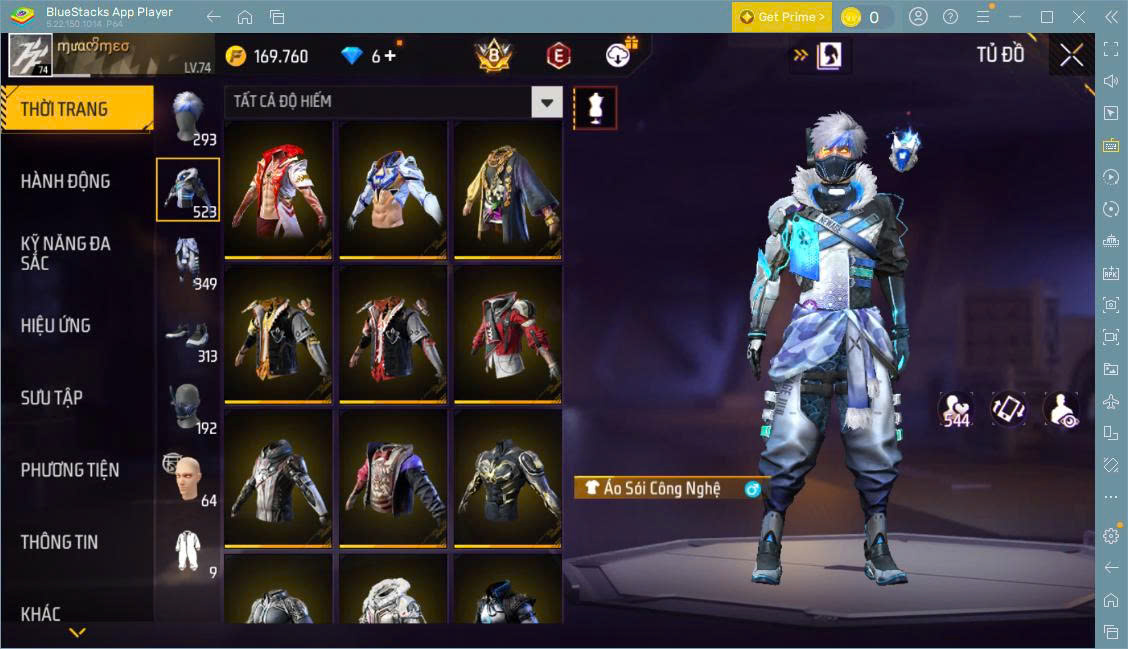This screenshot has width=1128, height=649.
Task: Open the TẤT CẢ ĐỘ HIẾM rarity dropdown
Action: click(x=546, y=101)
